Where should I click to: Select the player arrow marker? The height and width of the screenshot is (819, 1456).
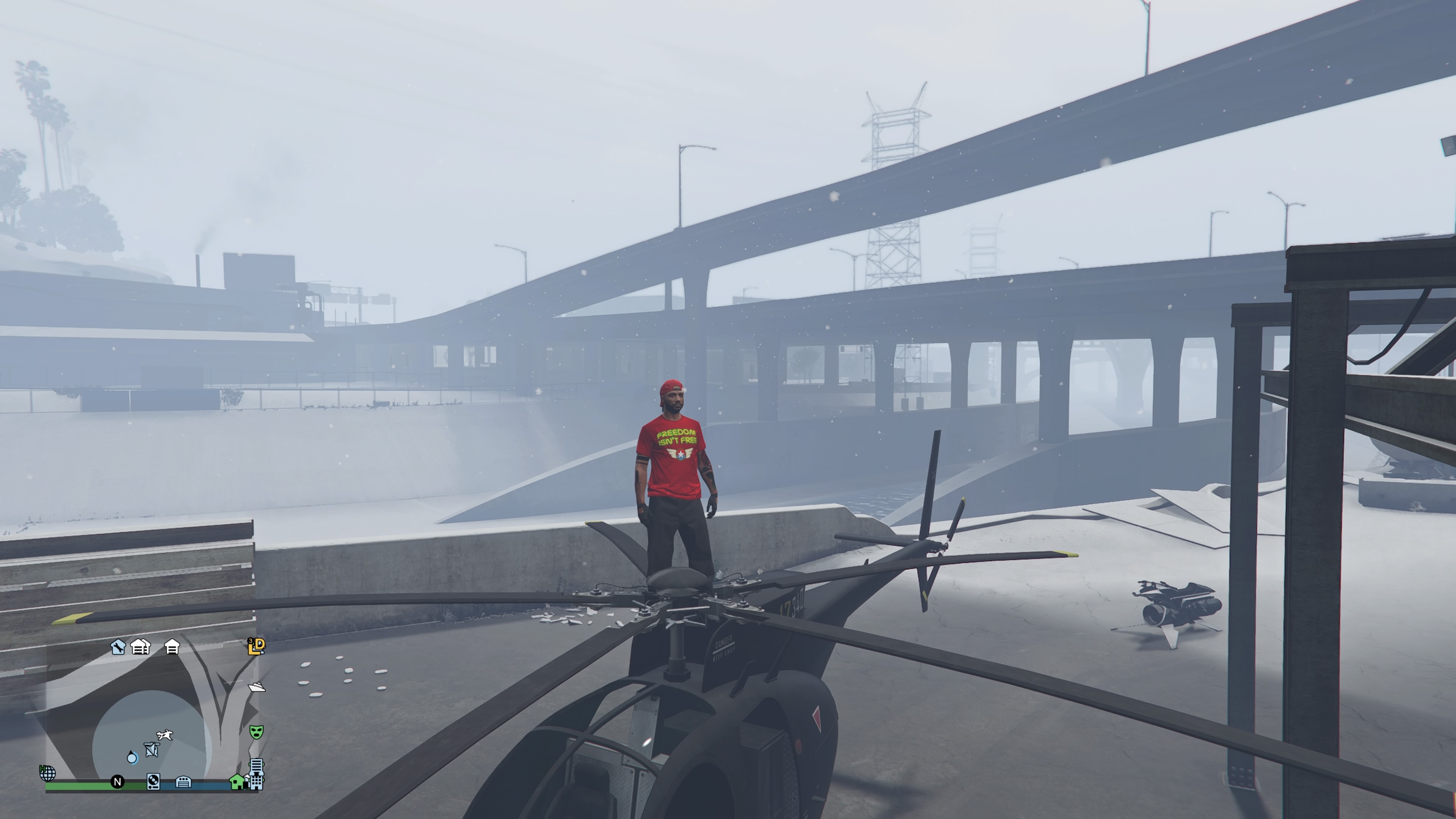point(132,758)
